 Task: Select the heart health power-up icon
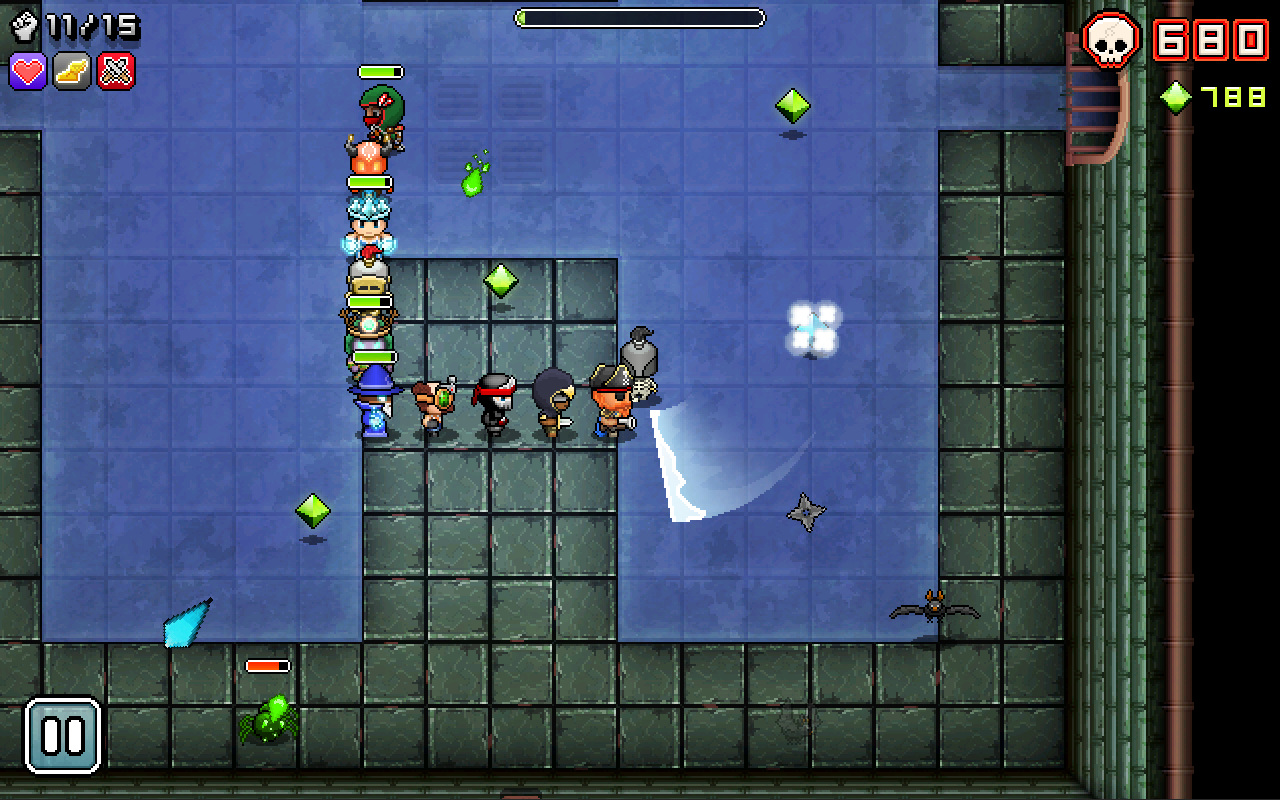[x=29, y=72]
